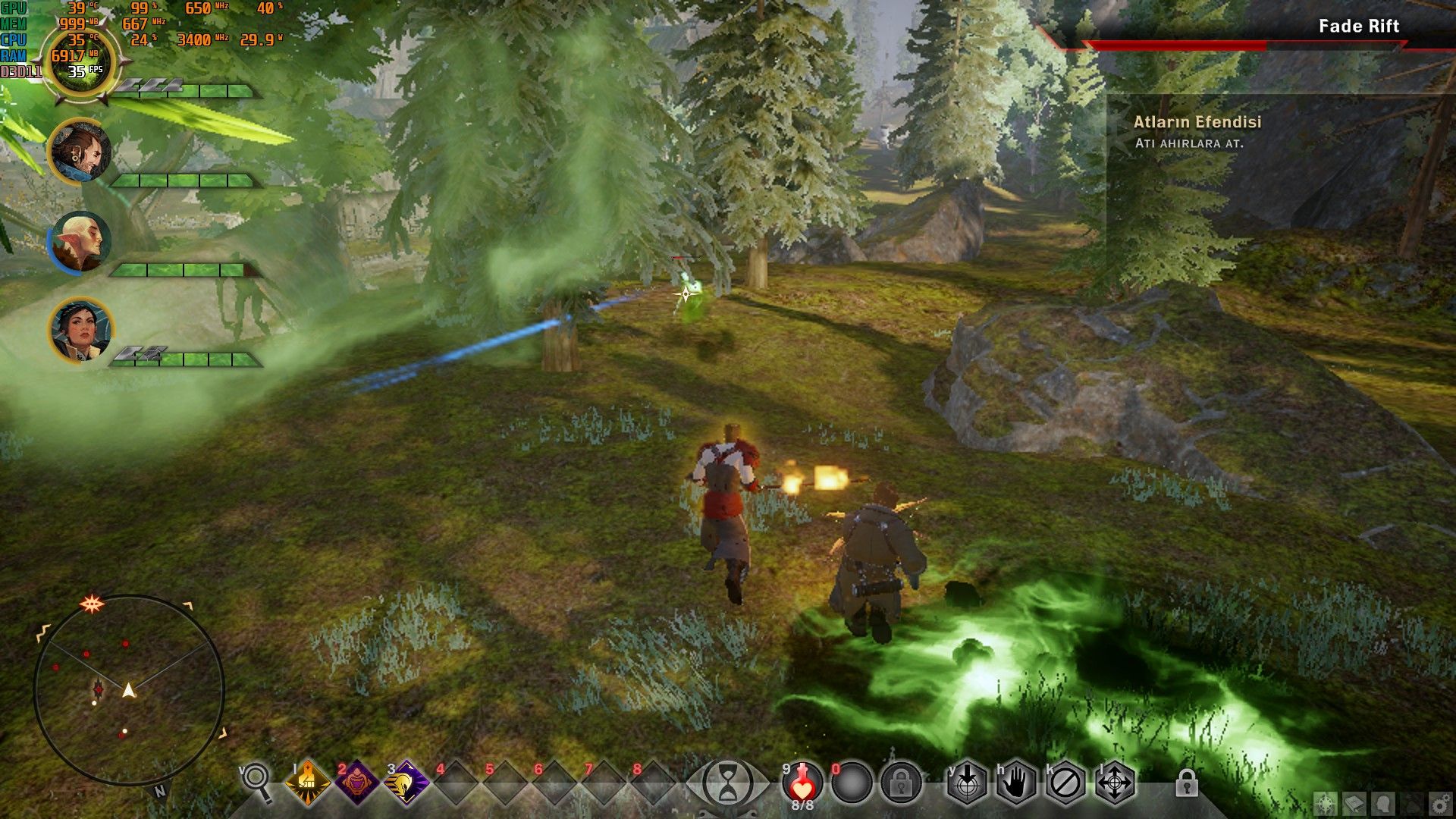Viewport: 1456px width, 819px height.
Task: Issue the hold position hand command
Action: (1016, 783)
